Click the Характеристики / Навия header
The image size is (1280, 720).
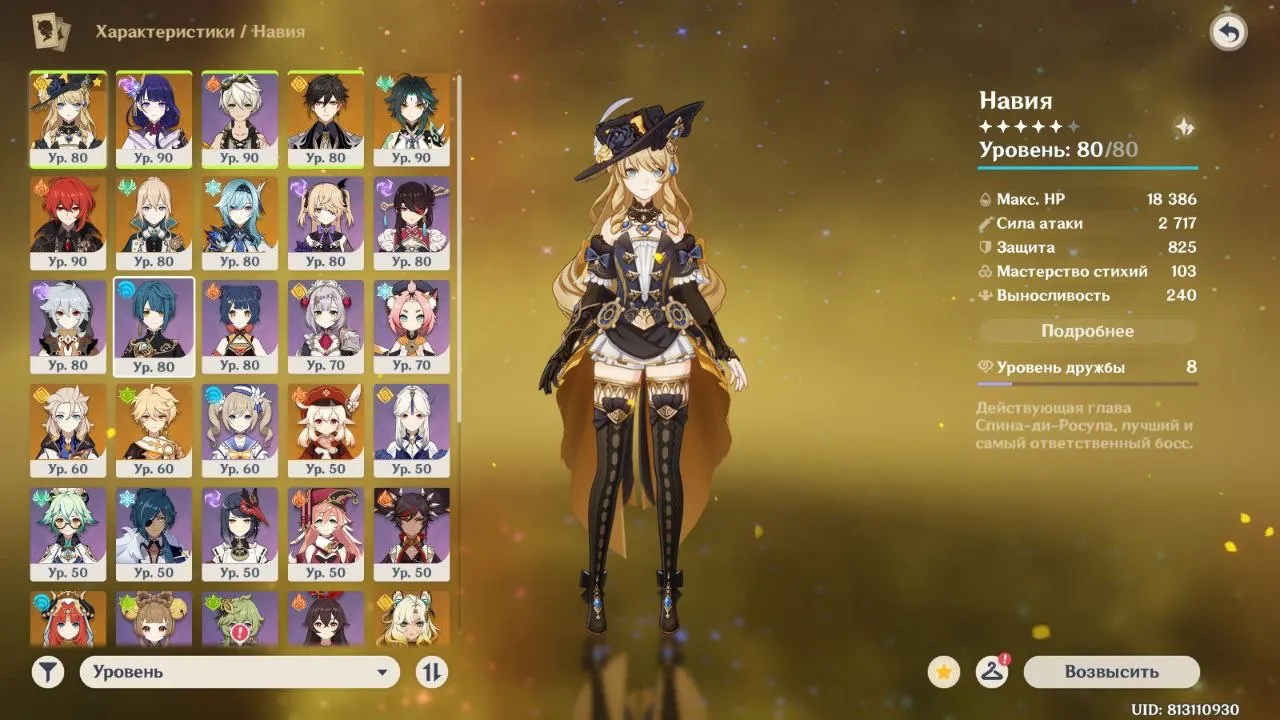[199, 31]
